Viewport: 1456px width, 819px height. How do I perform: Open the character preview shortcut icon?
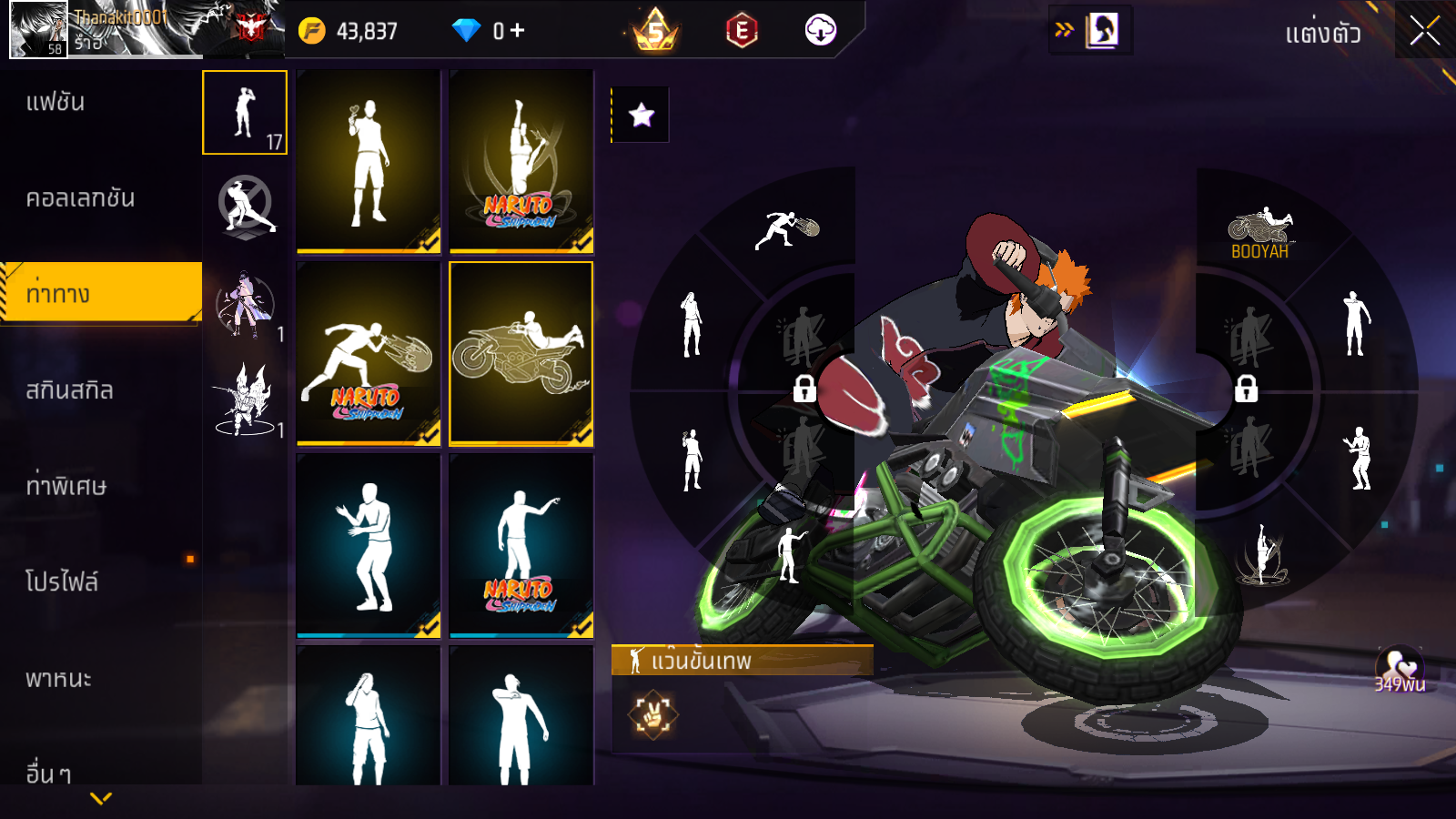pyautogui.click(x=1102, y=30)
